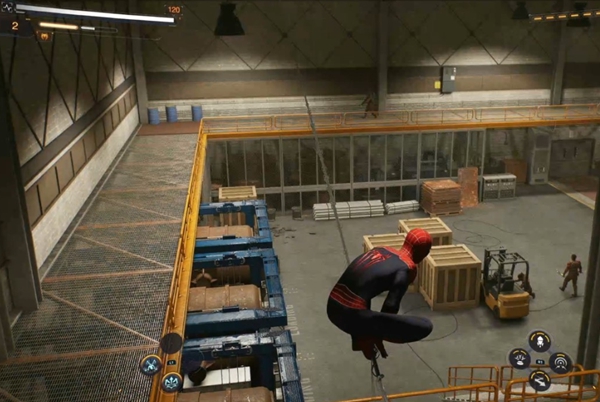Choose the left gadget with the burst symbol
Image resolution: width=600 pixels, height=402 pixels.
coord(519,358)
